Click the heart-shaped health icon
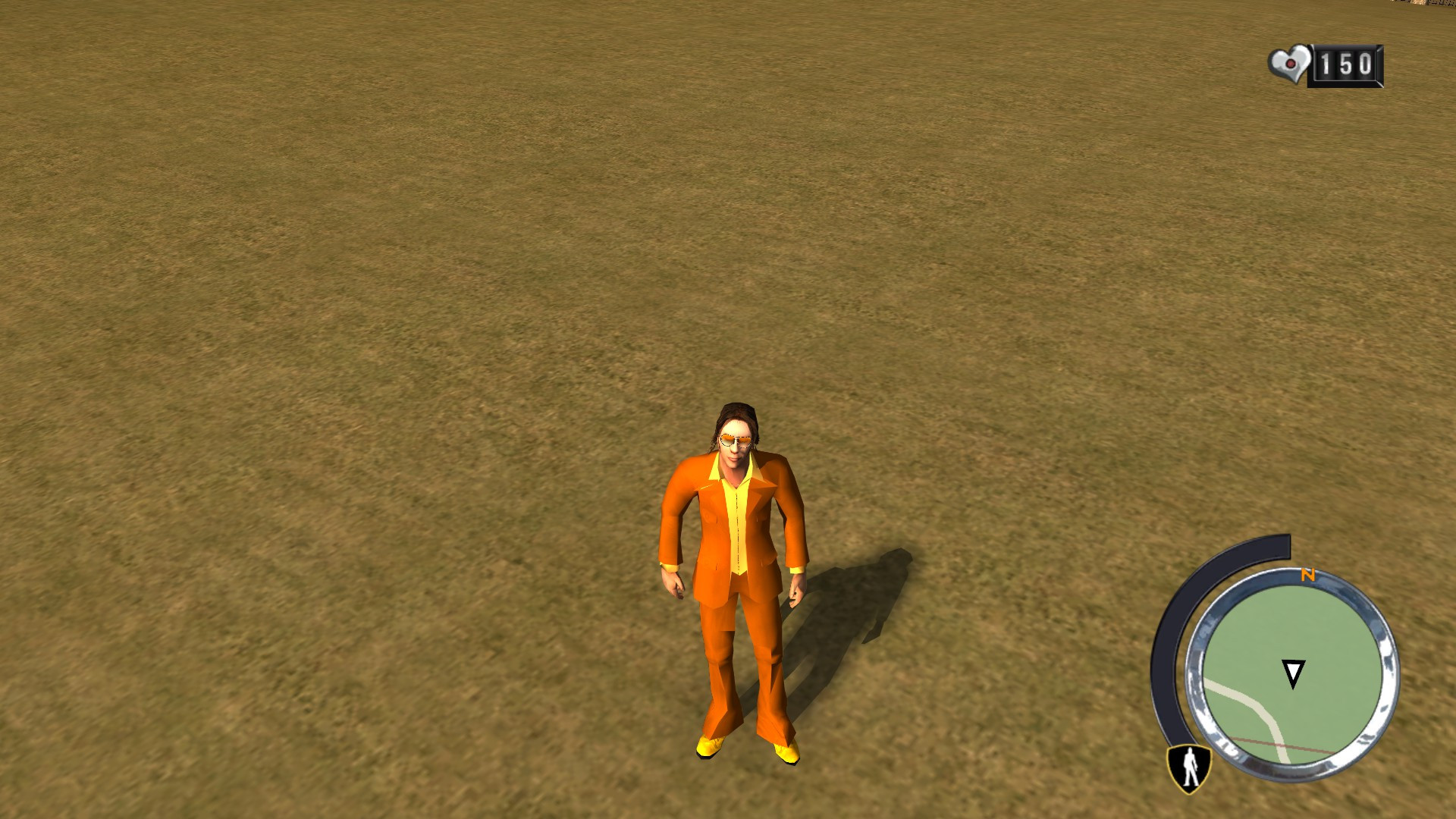The height and width of the screenshot is (819, 1456). pyautogui.click(x=1288, y=65)
